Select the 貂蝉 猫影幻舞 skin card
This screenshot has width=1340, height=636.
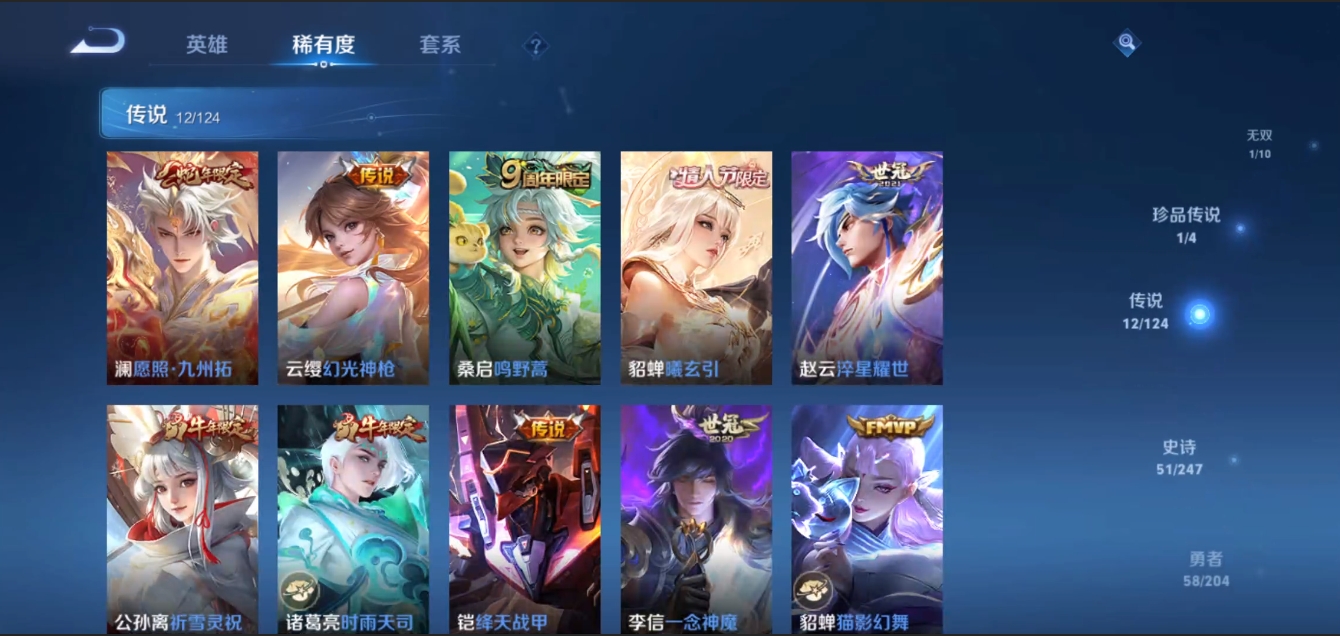pos(867,518)
